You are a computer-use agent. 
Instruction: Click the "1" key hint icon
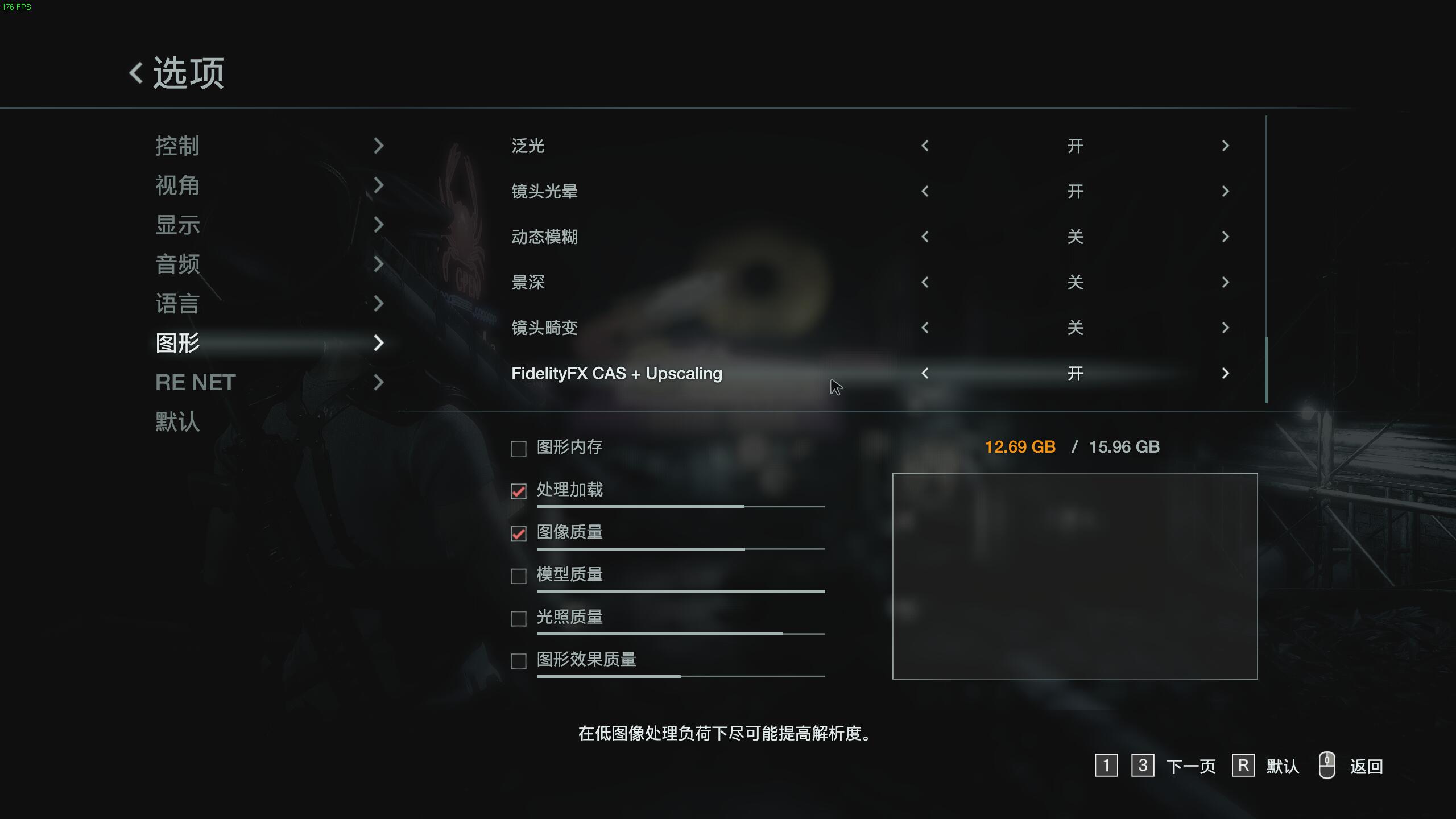pyautogui.click(x=1107, y=766)
